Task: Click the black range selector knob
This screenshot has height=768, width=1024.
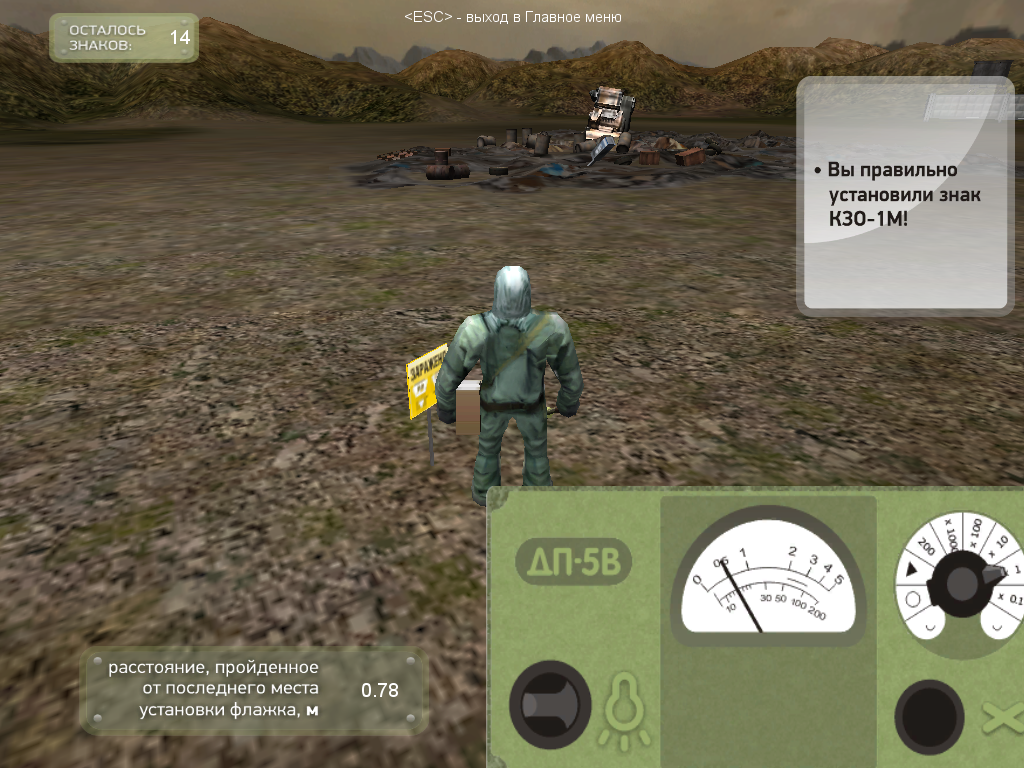Action: point(962,583)
